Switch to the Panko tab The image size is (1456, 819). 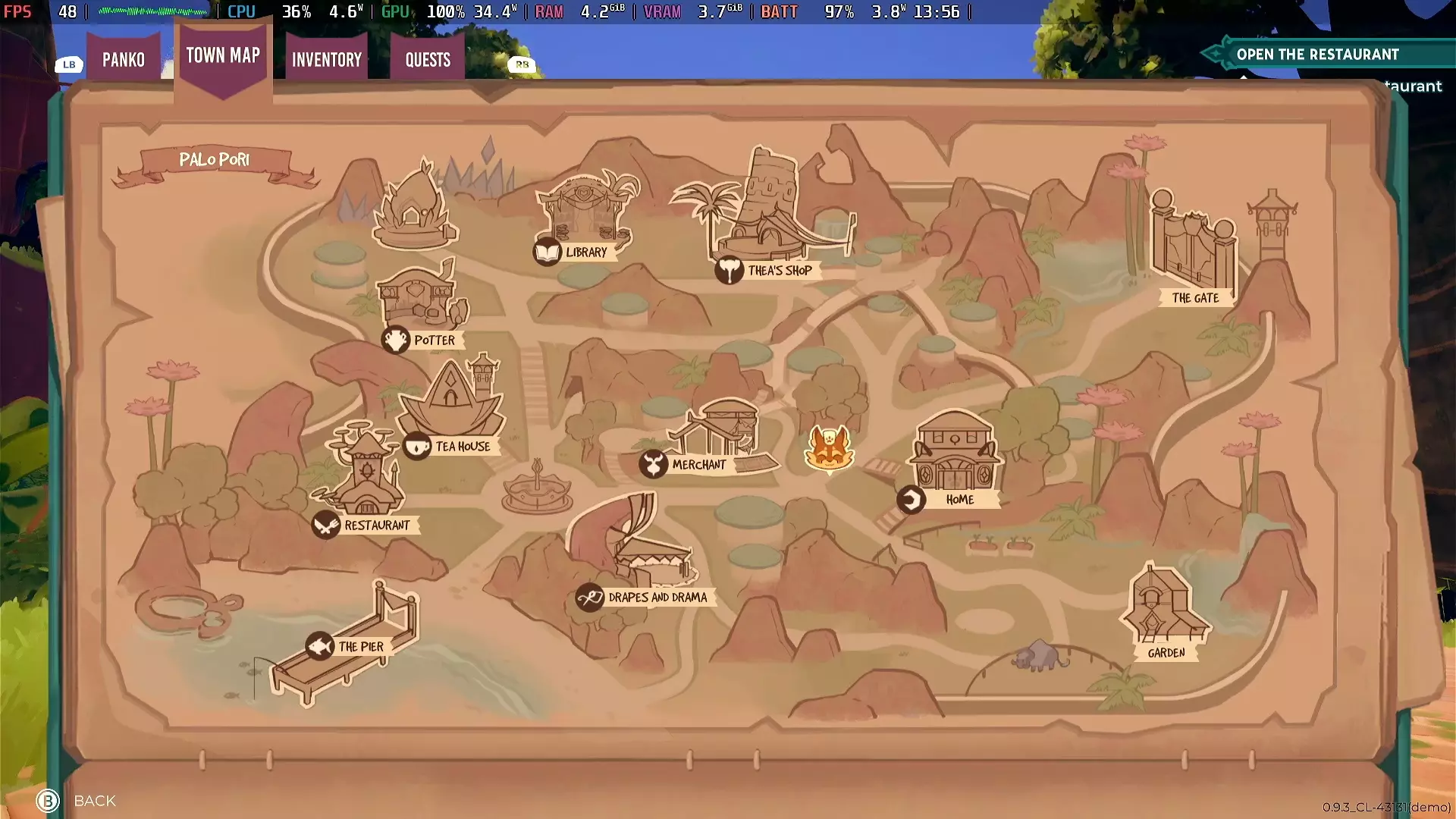tap(124, 59)
